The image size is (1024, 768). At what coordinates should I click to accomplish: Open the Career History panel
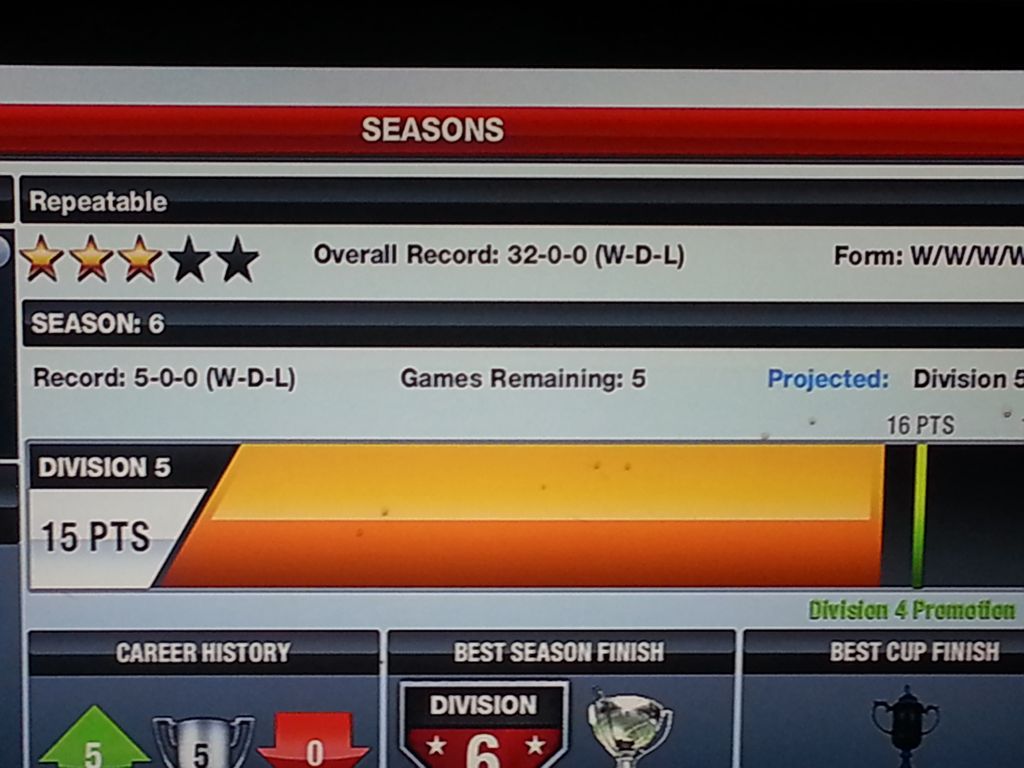[203, 653]
